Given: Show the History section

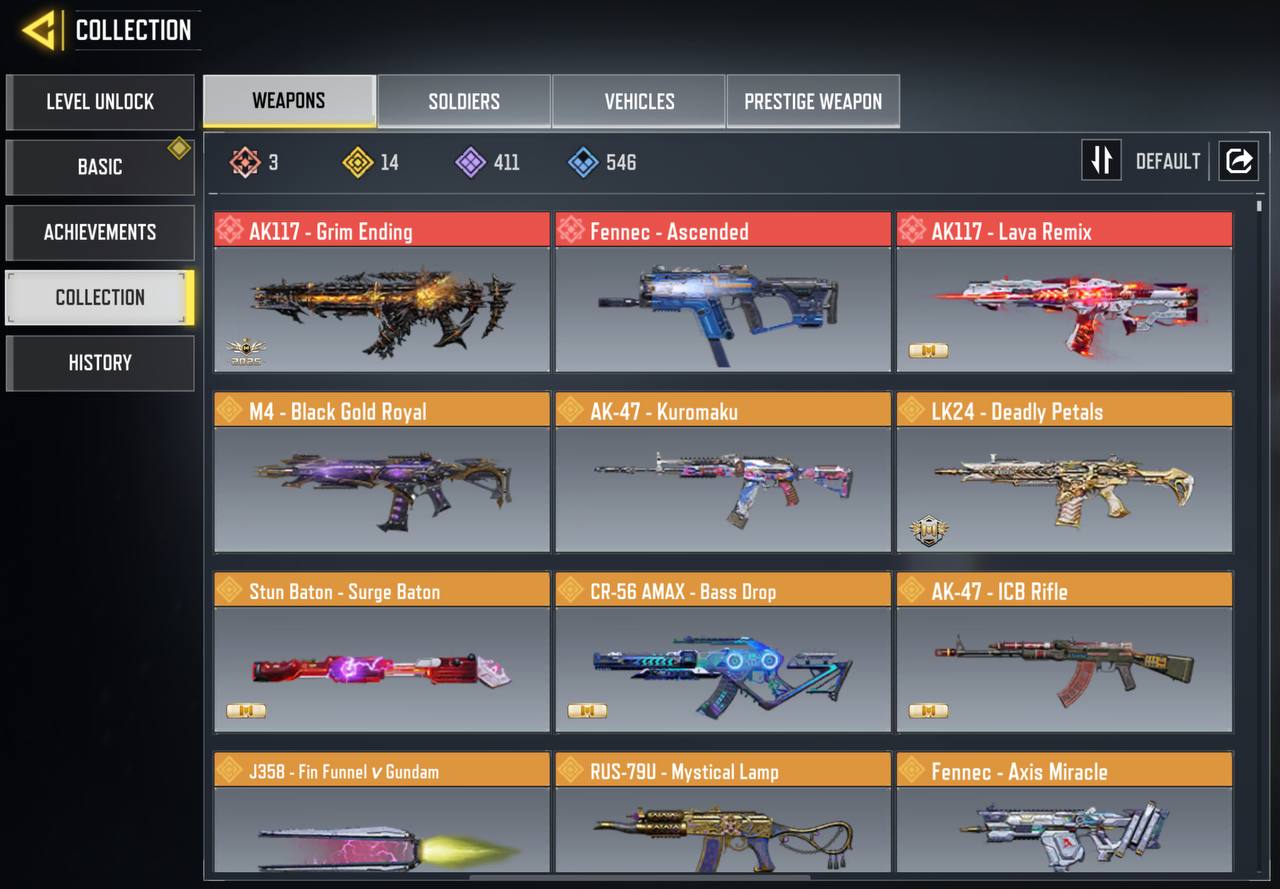Looking at the screenshot, I should pyautogui.click(x=100, y=363).
